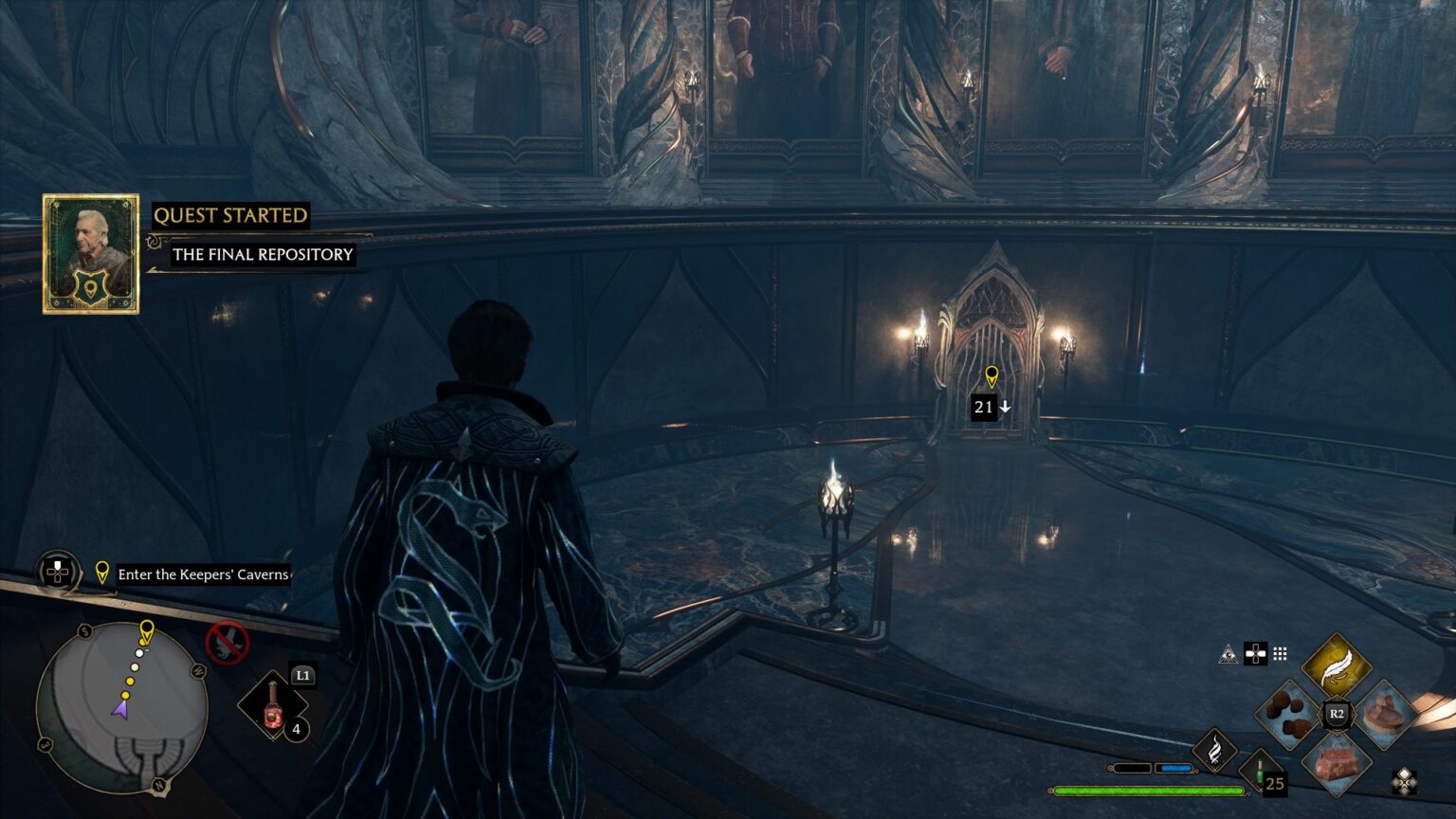Activate the Nab-Sack bag slot
The height and width of the screenshot is (819, 1456).
[1337, 760]
